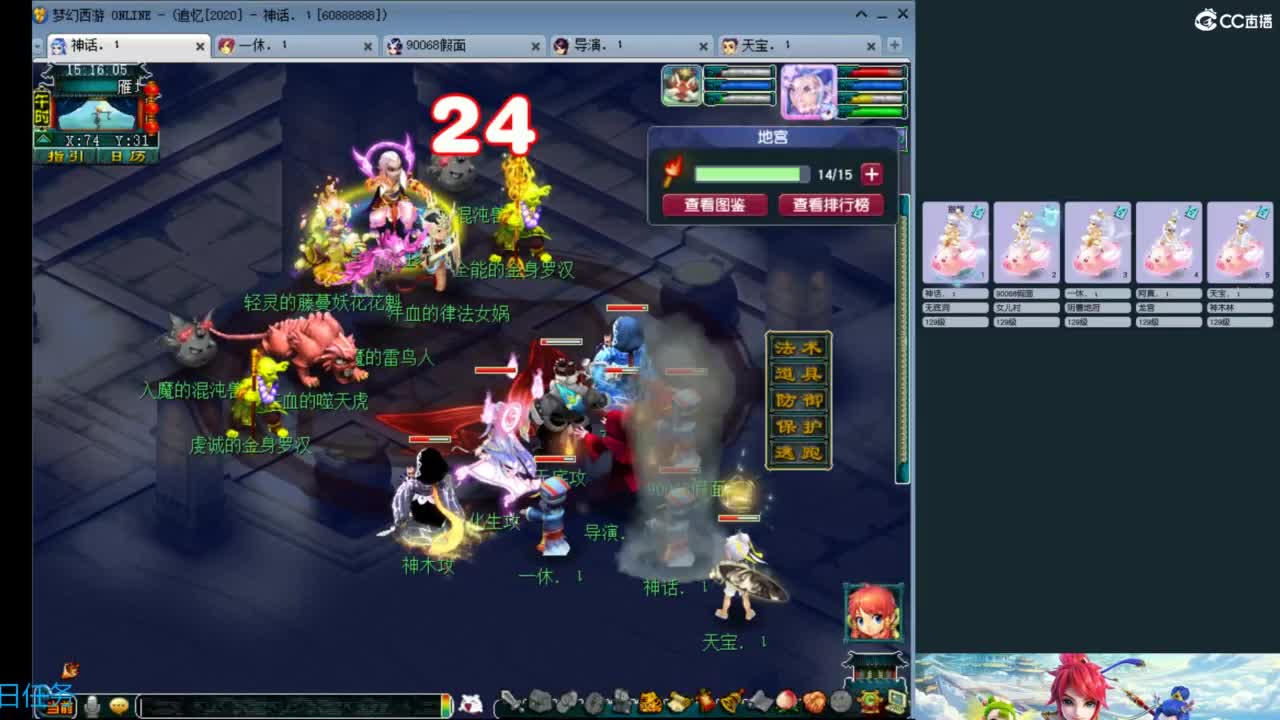
Task: Click 查看排行榜 to view the rankings
Action: [x=831, y=203]
